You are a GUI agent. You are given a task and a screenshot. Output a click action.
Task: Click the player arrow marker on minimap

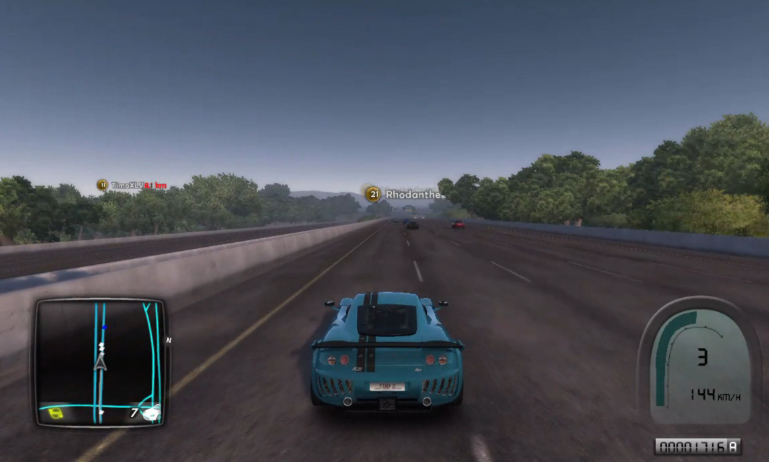tap(100, 363)
